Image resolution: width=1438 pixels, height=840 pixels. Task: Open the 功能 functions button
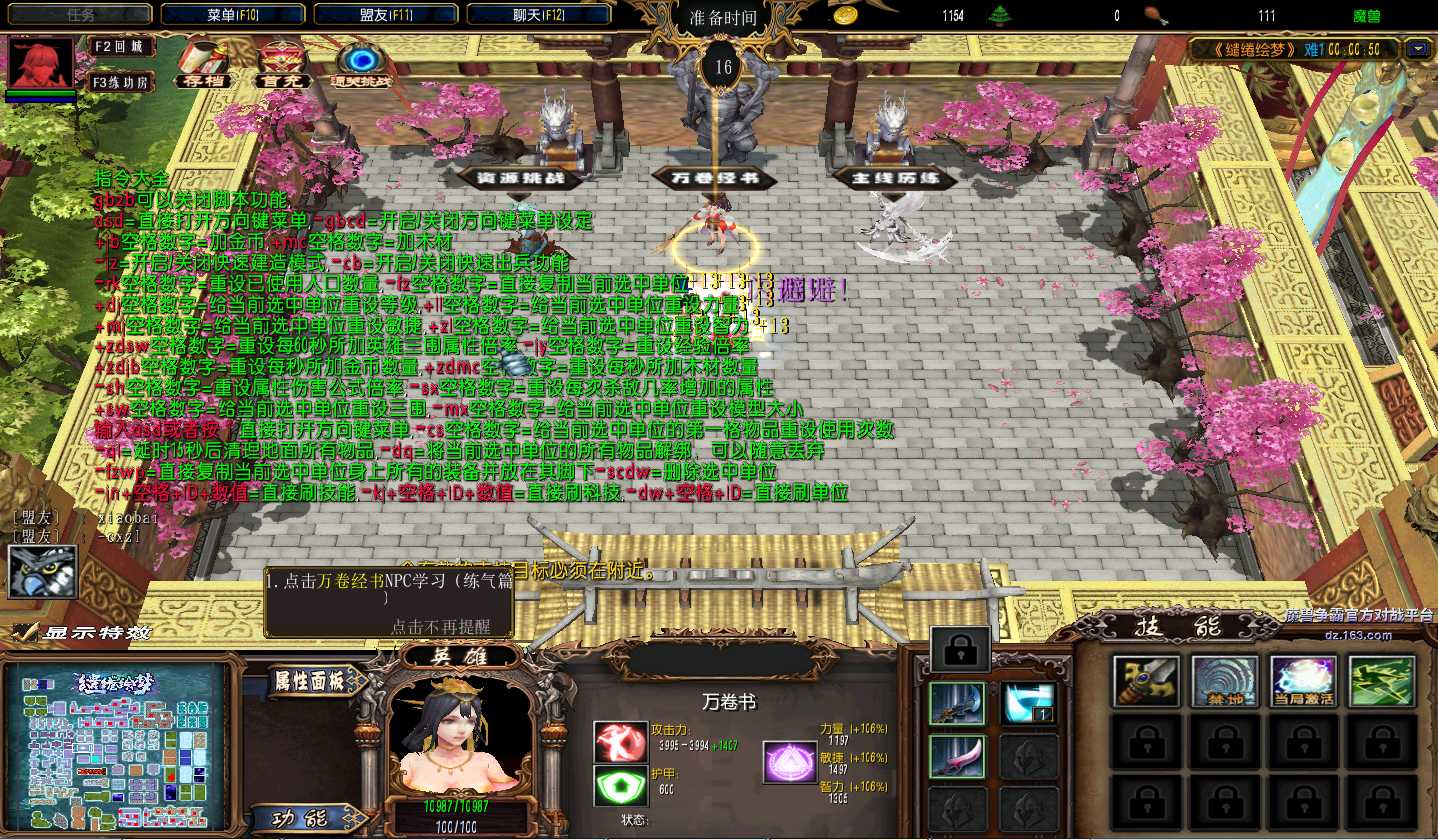(301, 817)
